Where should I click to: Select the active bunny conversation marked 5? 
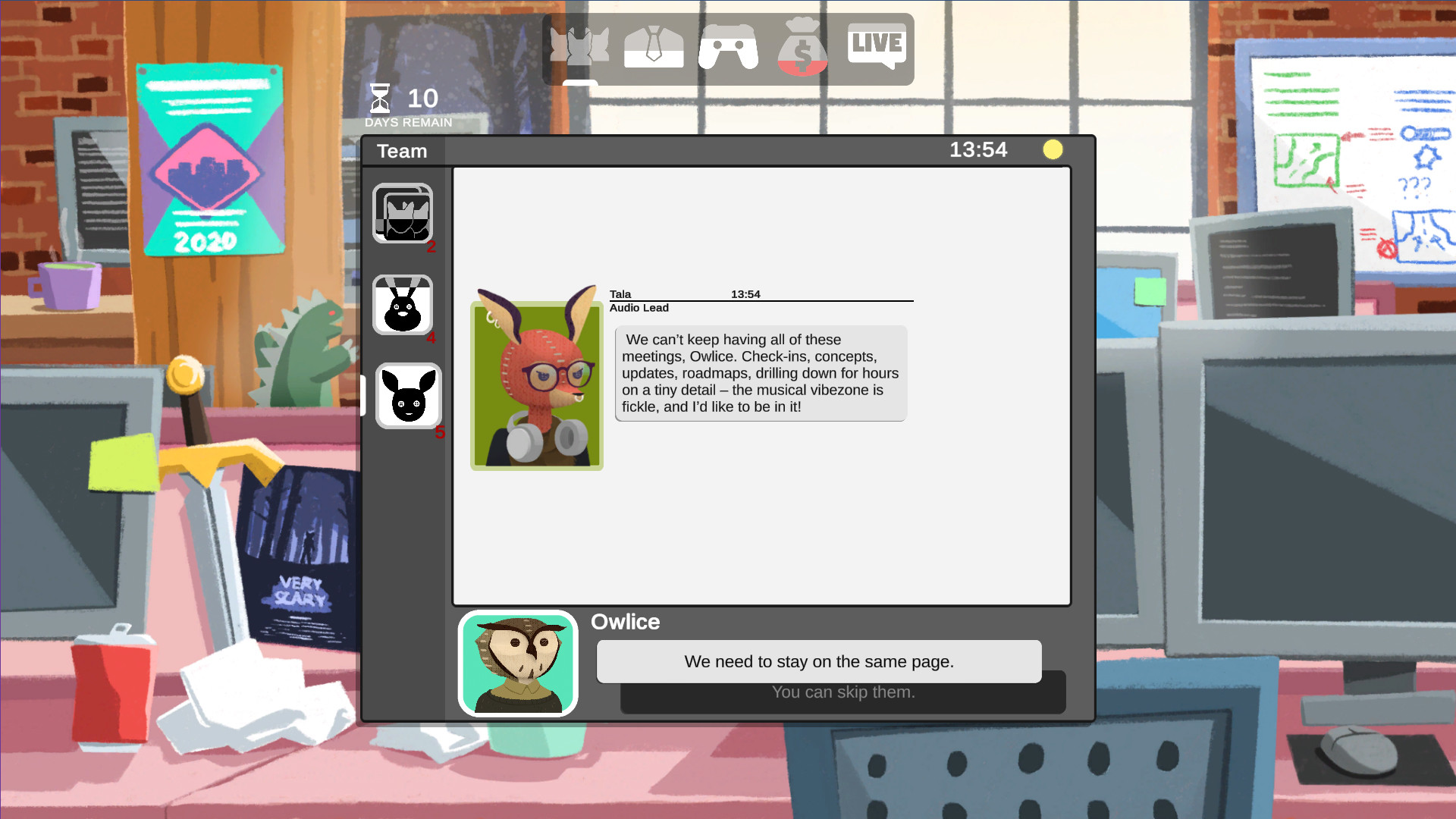tap(408, 397)
